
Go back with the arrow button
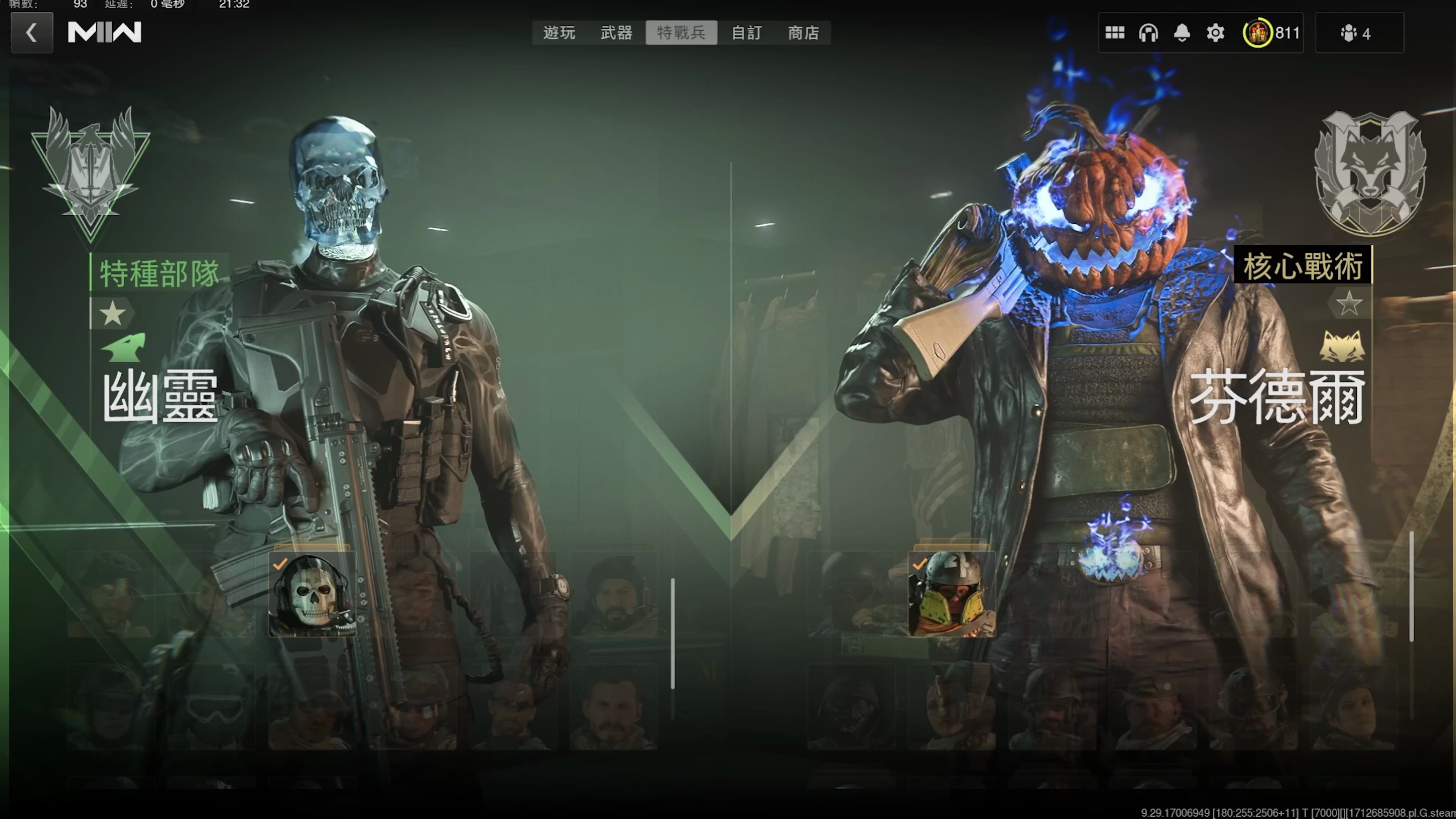point(31,33)
